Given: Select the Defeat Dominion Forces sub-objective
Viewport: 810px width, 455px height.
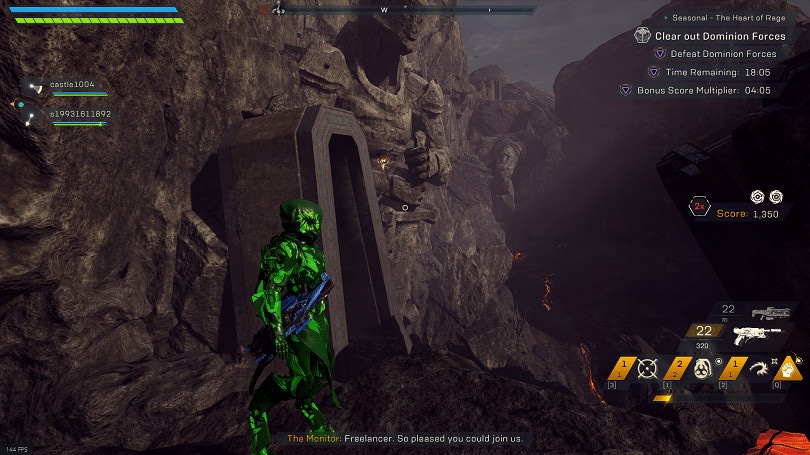Looking at the screenshot, I should 723,53.
